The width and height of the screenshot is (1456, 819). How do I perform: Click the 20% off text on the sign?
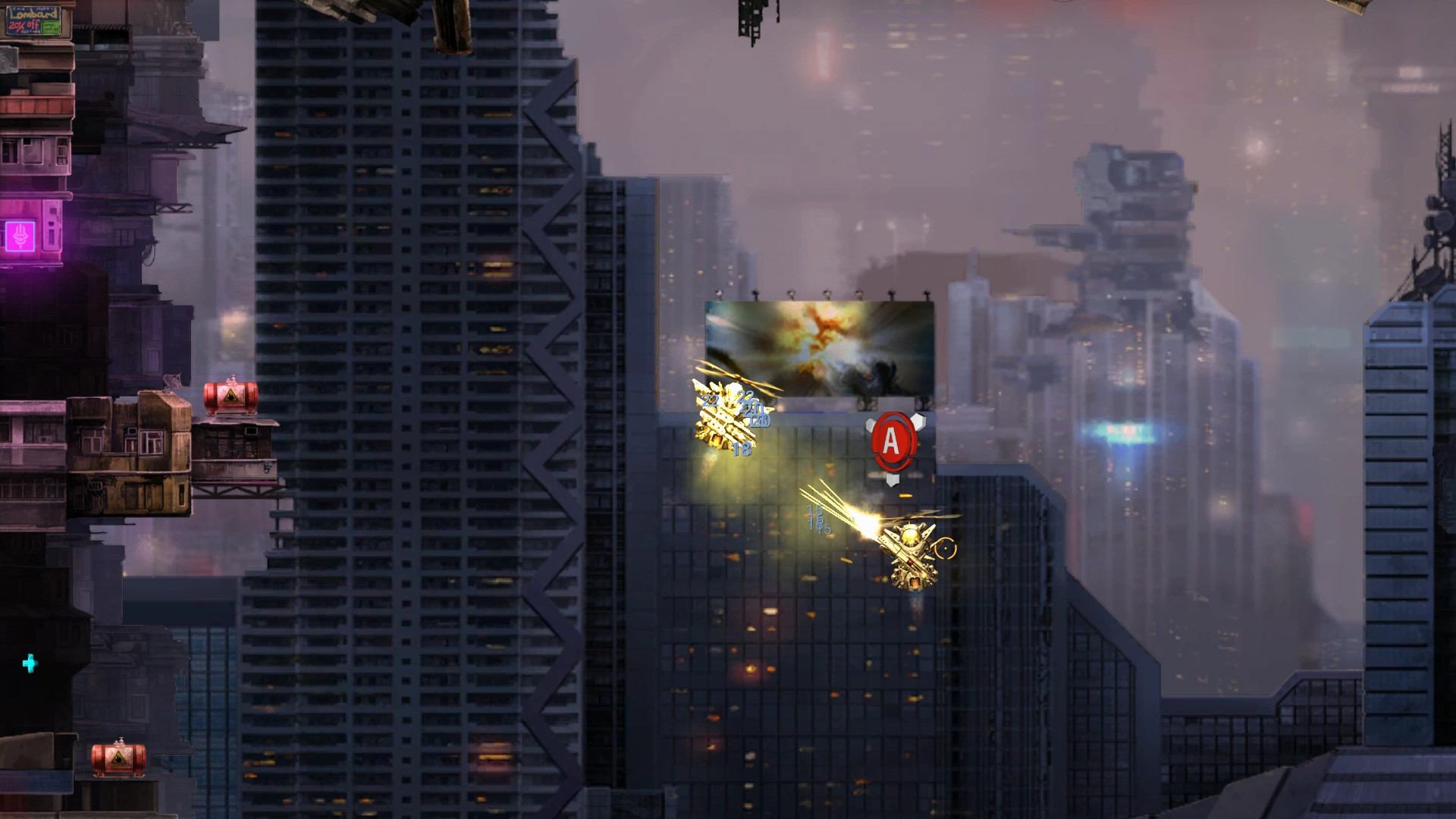[x=24, y=26]
